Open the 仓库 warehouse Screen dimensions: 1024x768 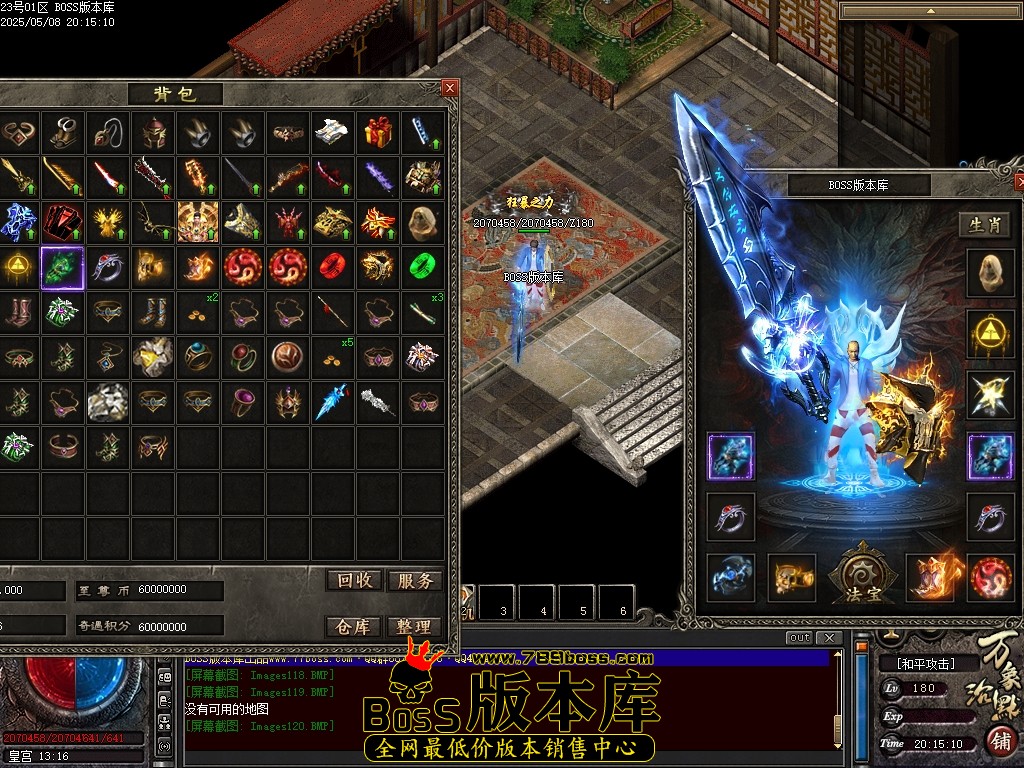(x=354, y=627)
